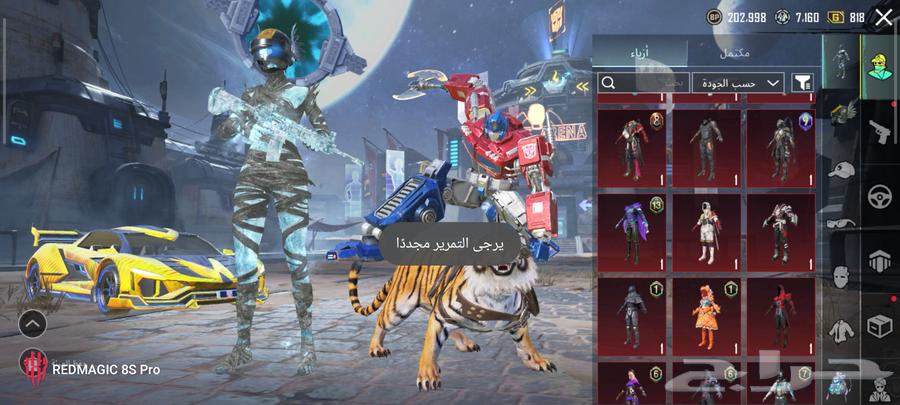Screen dimensions: 900x405
Task: Open the funnel filter button
Action: pos(802,83)
